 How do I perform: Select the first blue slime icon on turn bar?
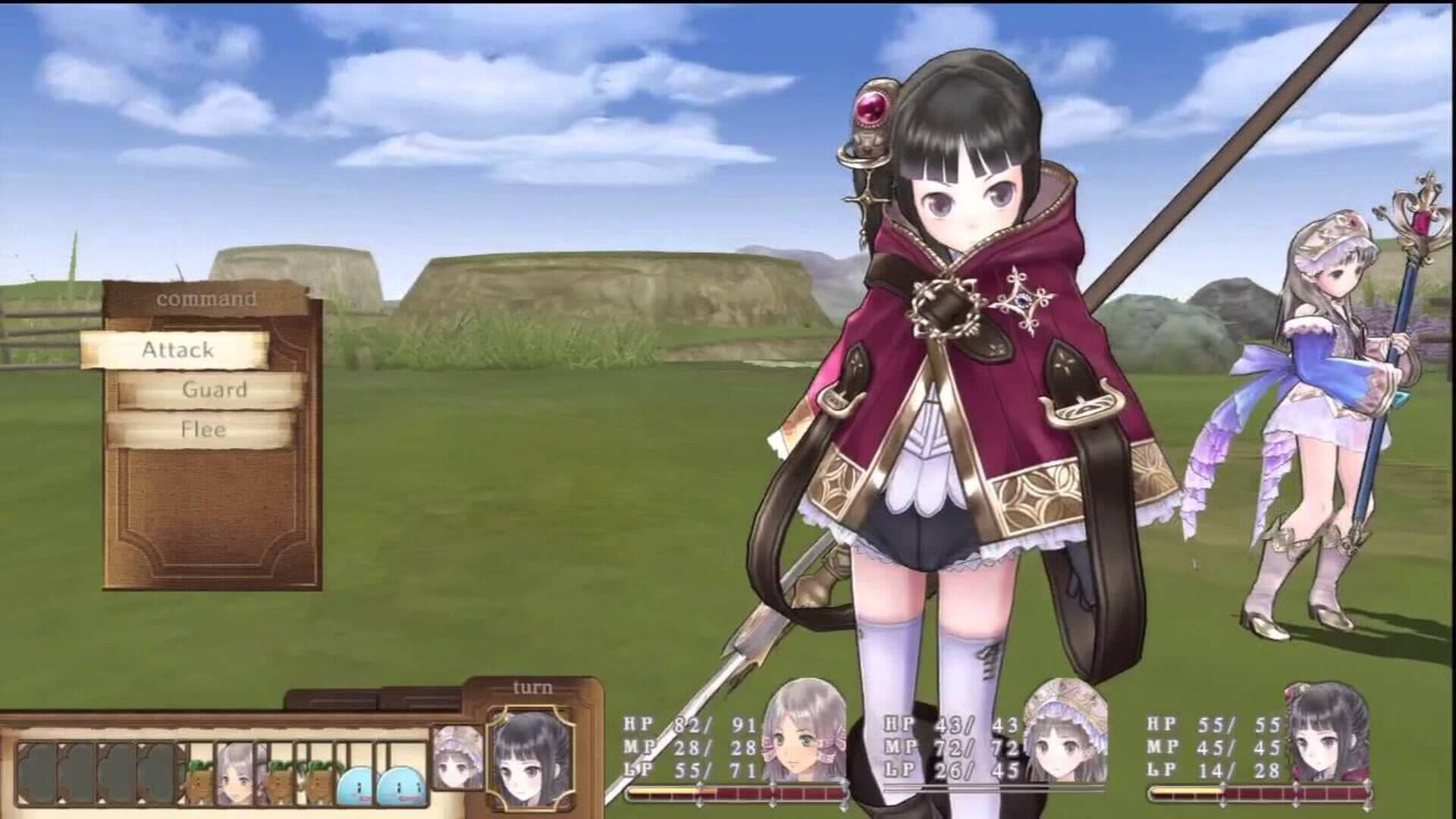pos(357,783)
